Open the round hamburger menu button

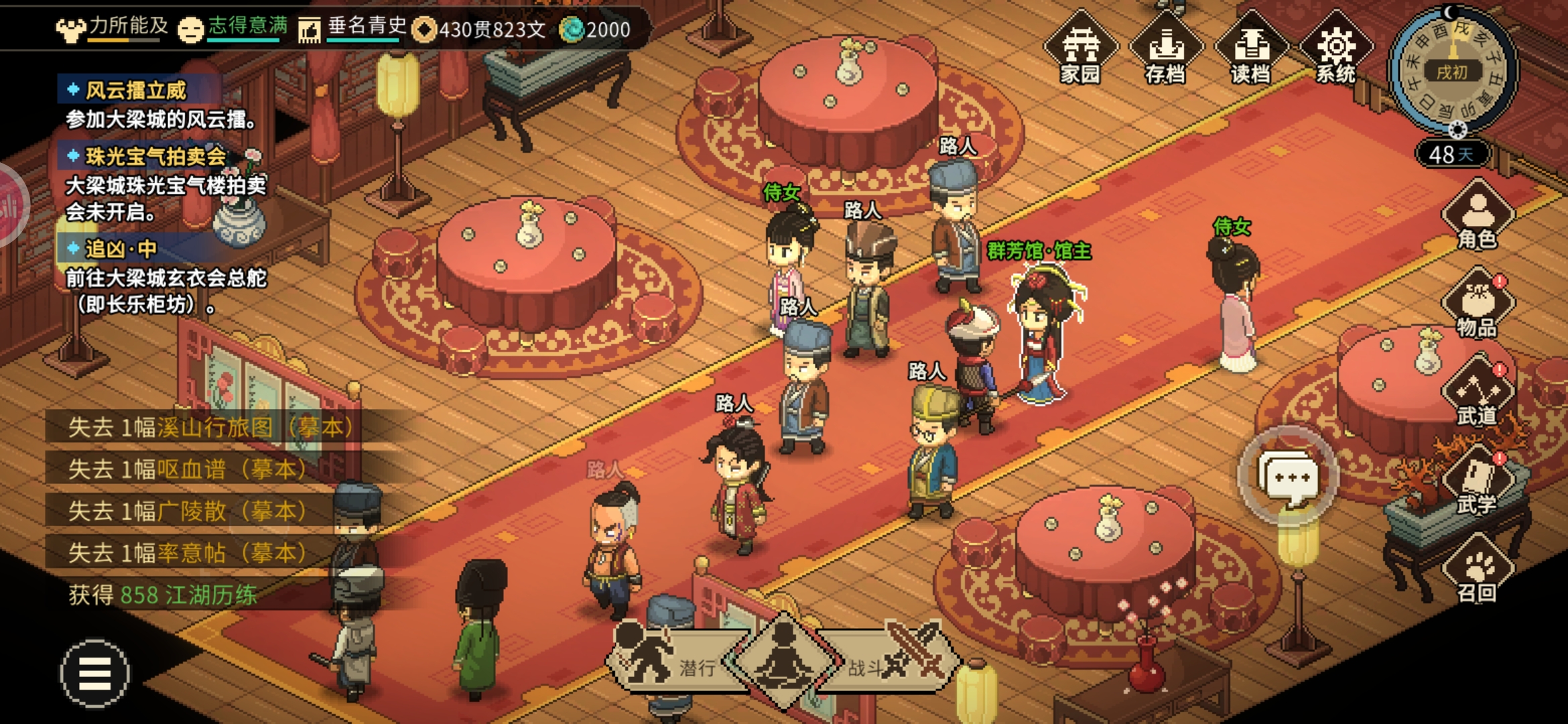(94, 673)
